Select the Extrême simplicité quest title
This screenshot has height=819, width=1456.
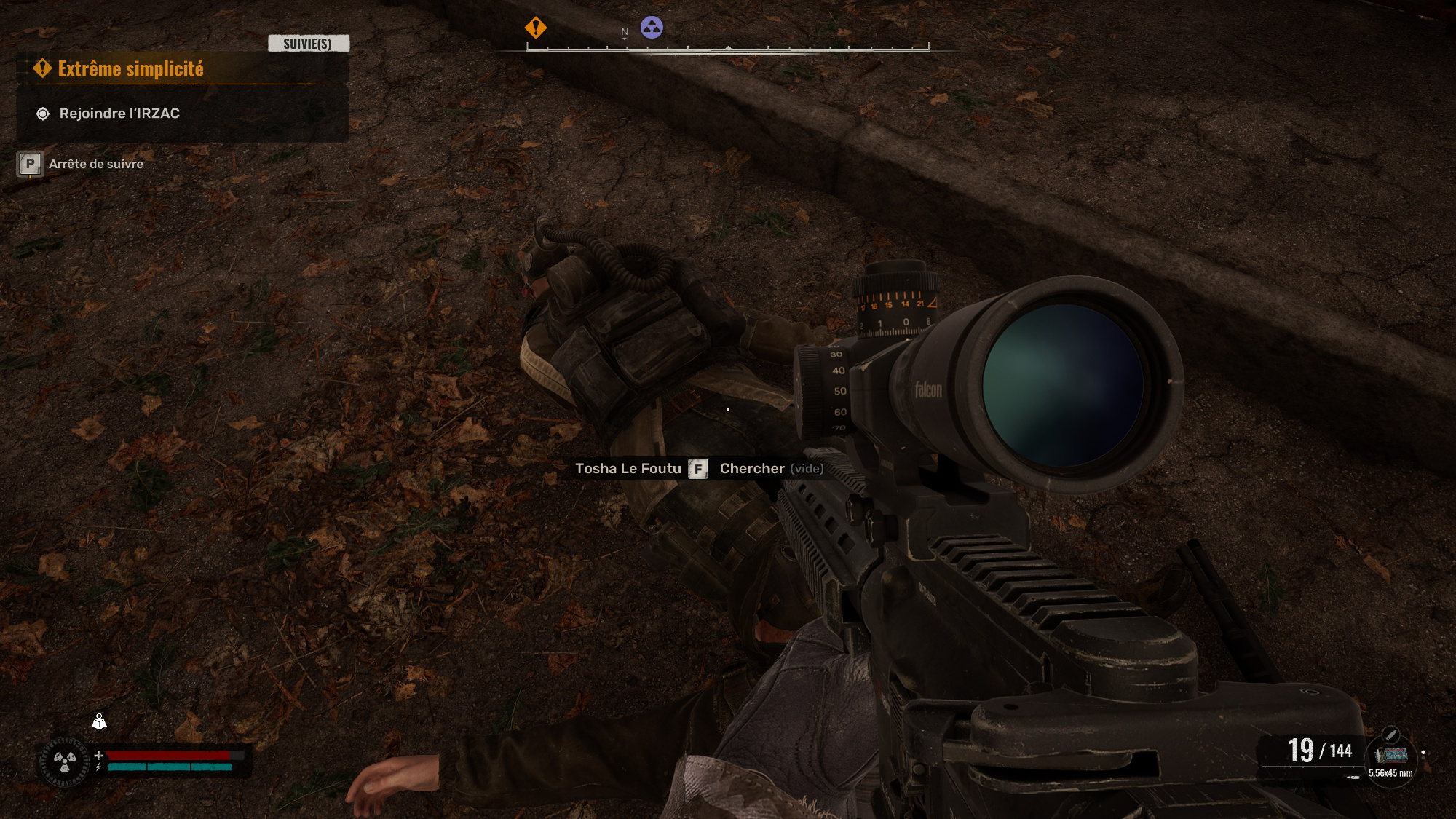(x=130, y=69)
